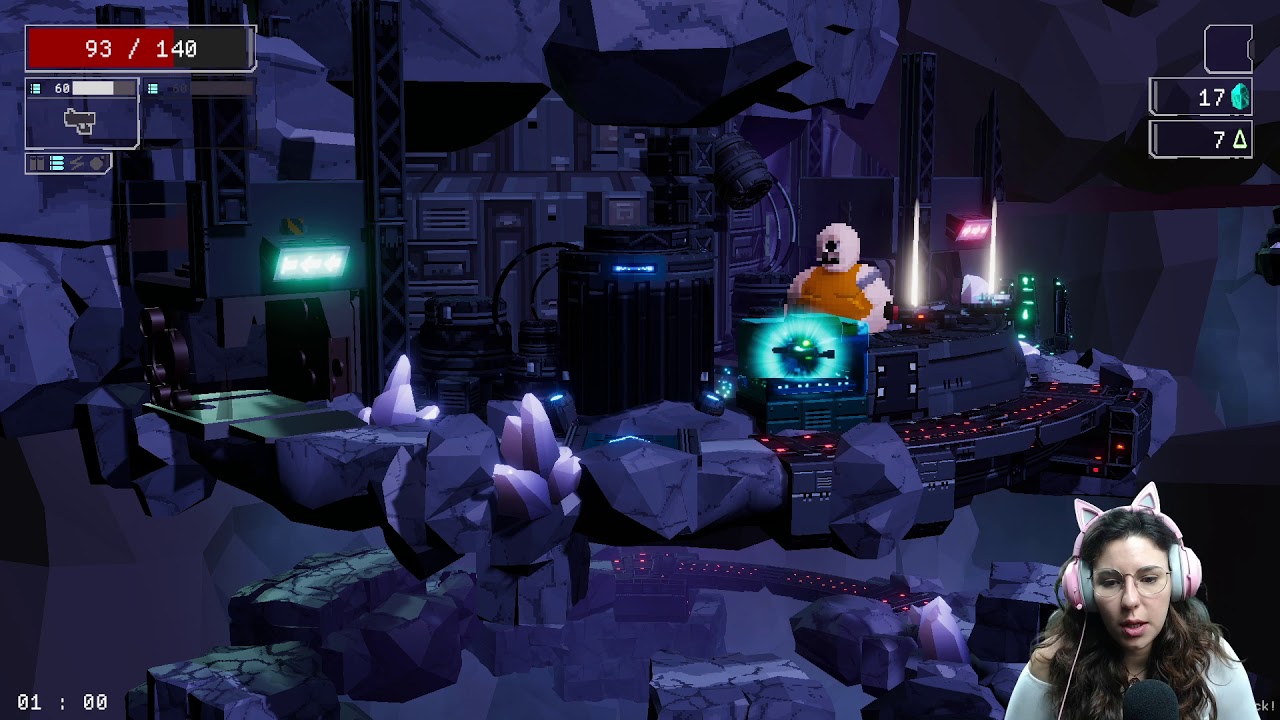Click the lightning bolt ammo type icon

pyautogui.click(x=77, y=163)
